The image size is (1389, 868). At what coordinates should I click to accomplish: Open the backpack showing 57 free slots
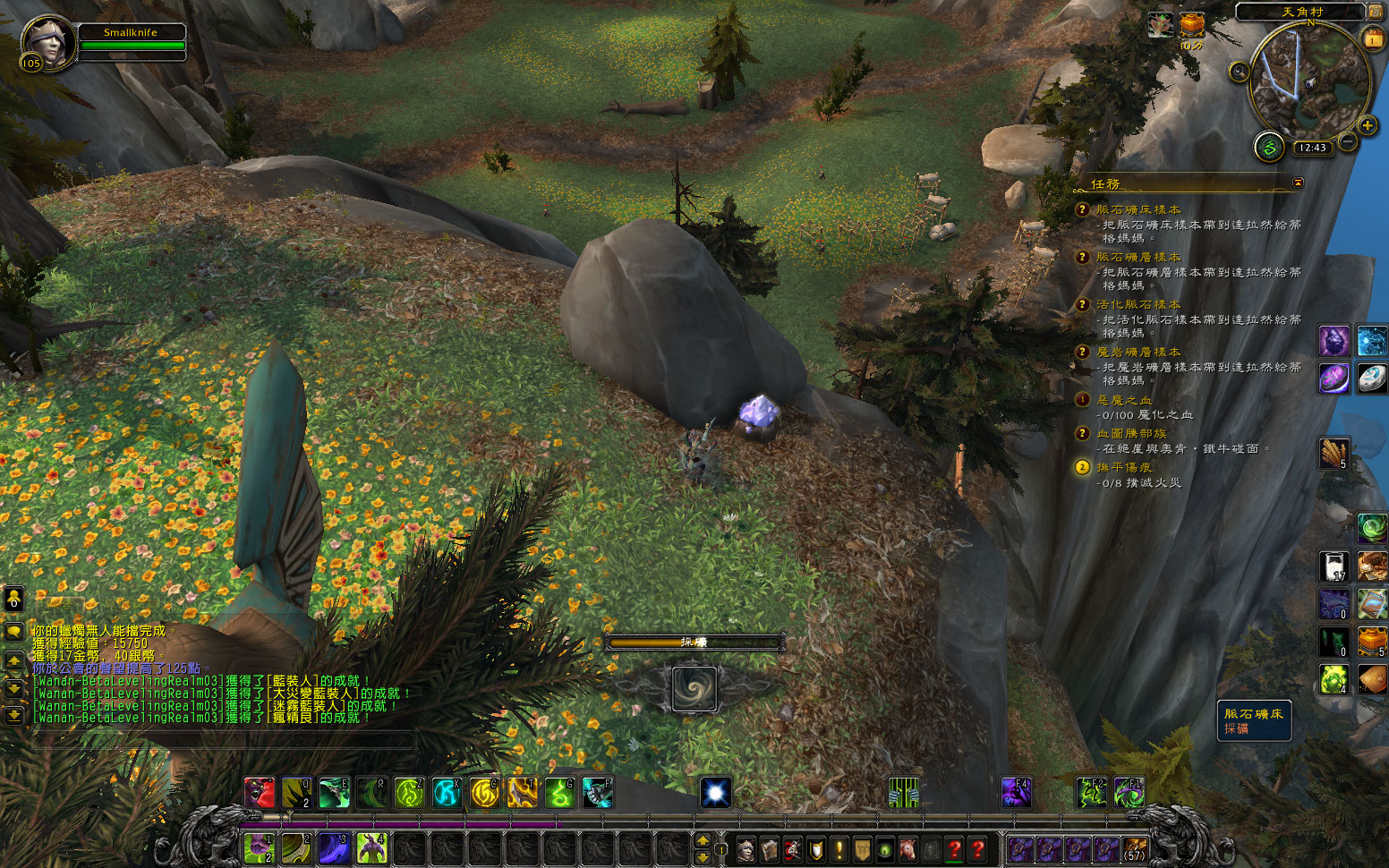(1135, 848)
